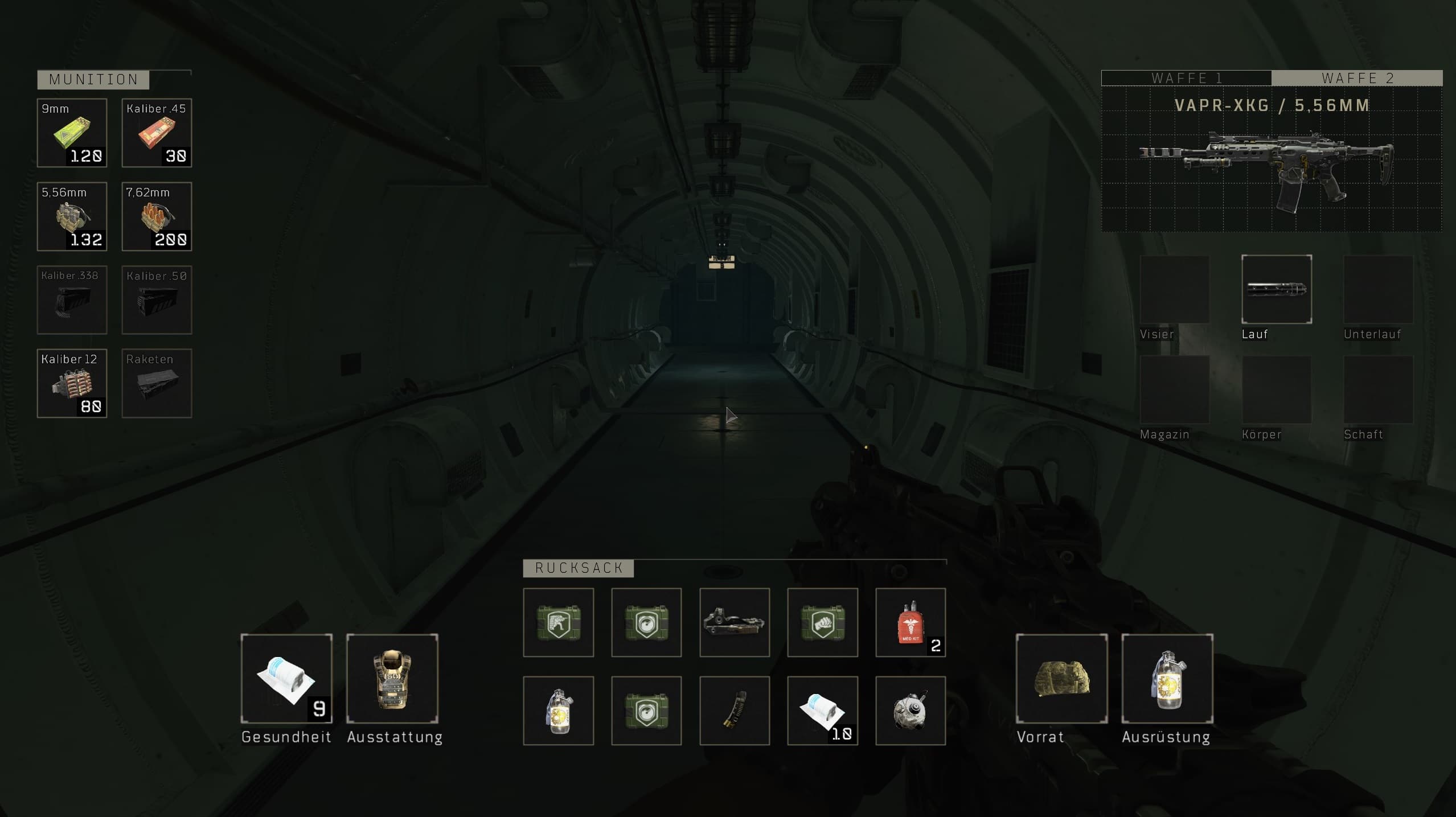Choose the round grey grenade in Rucksack

coord(910,711)
